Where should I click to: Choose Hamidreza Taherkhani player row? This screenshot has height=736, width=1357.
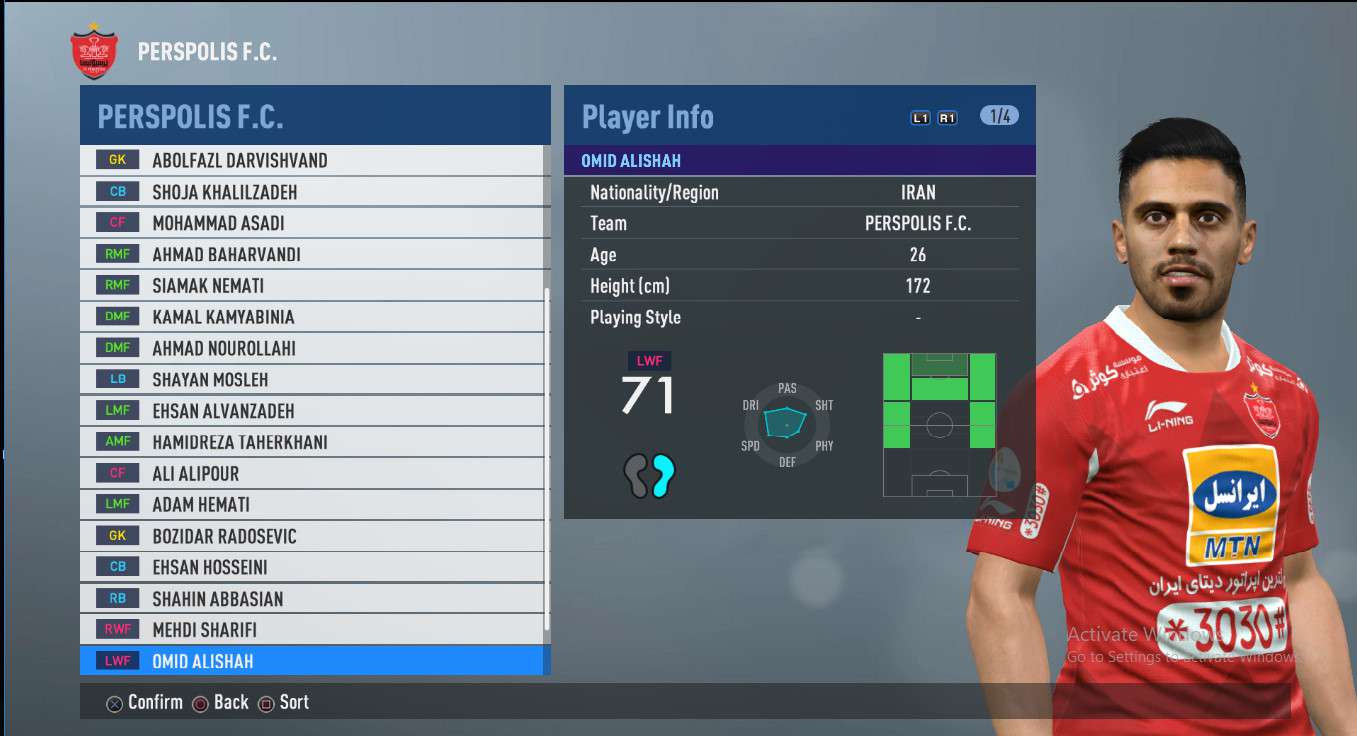coord(312,442)
